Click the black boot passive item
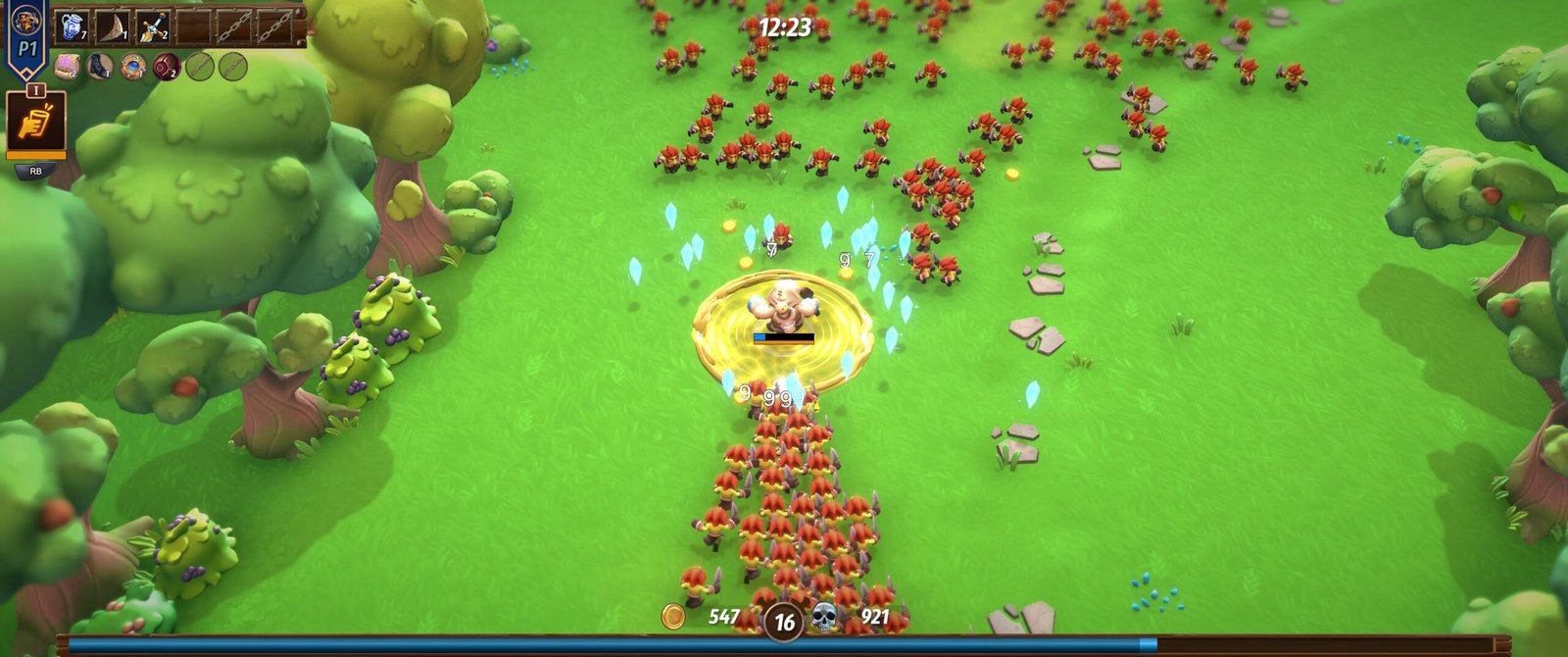The image size is (1568, 657). coord(100,67)
